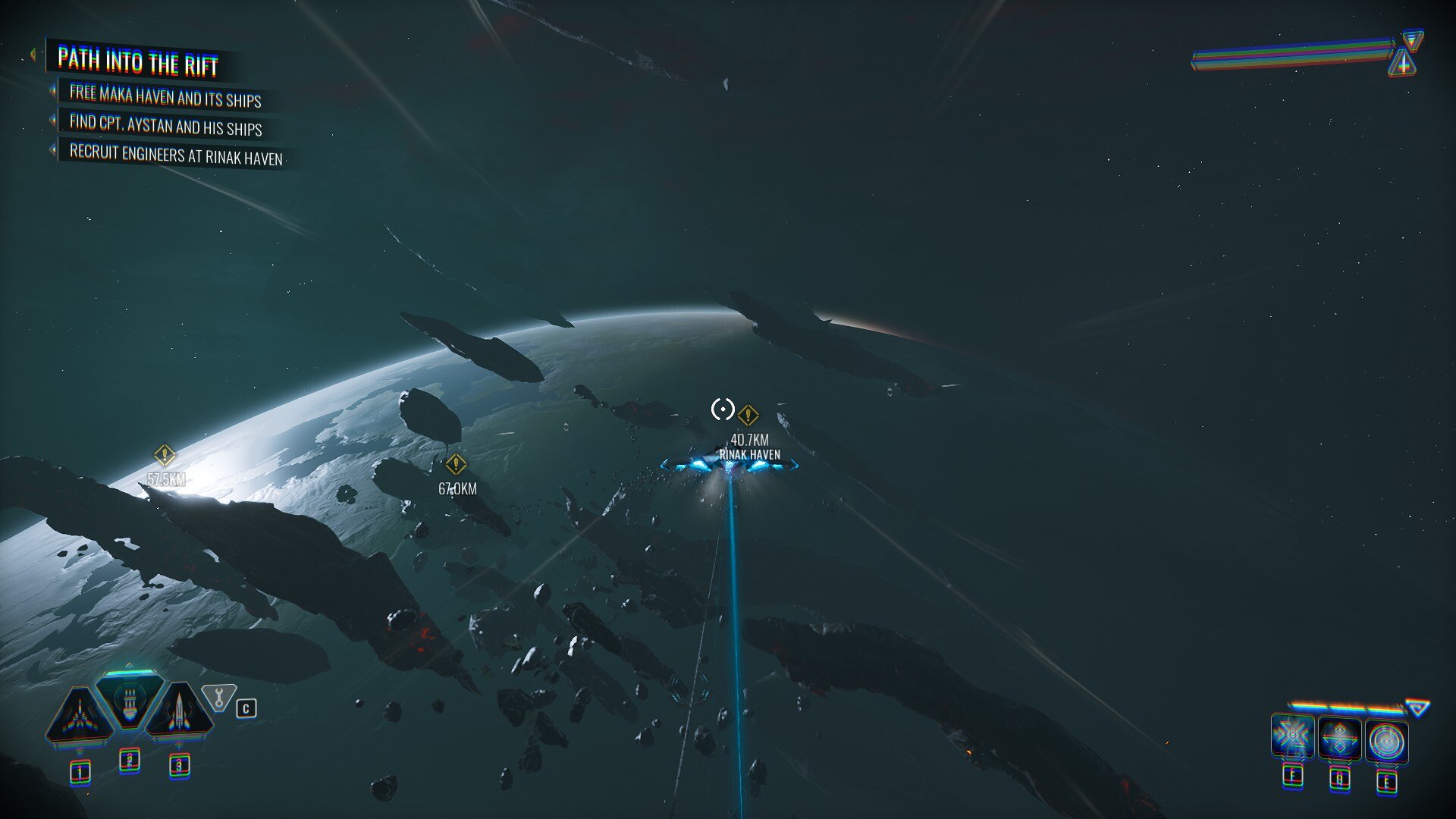This screenshot has width=1456, height=819.
Task: Select the Rinak Haven objective marker
Action: coord(748,416)
